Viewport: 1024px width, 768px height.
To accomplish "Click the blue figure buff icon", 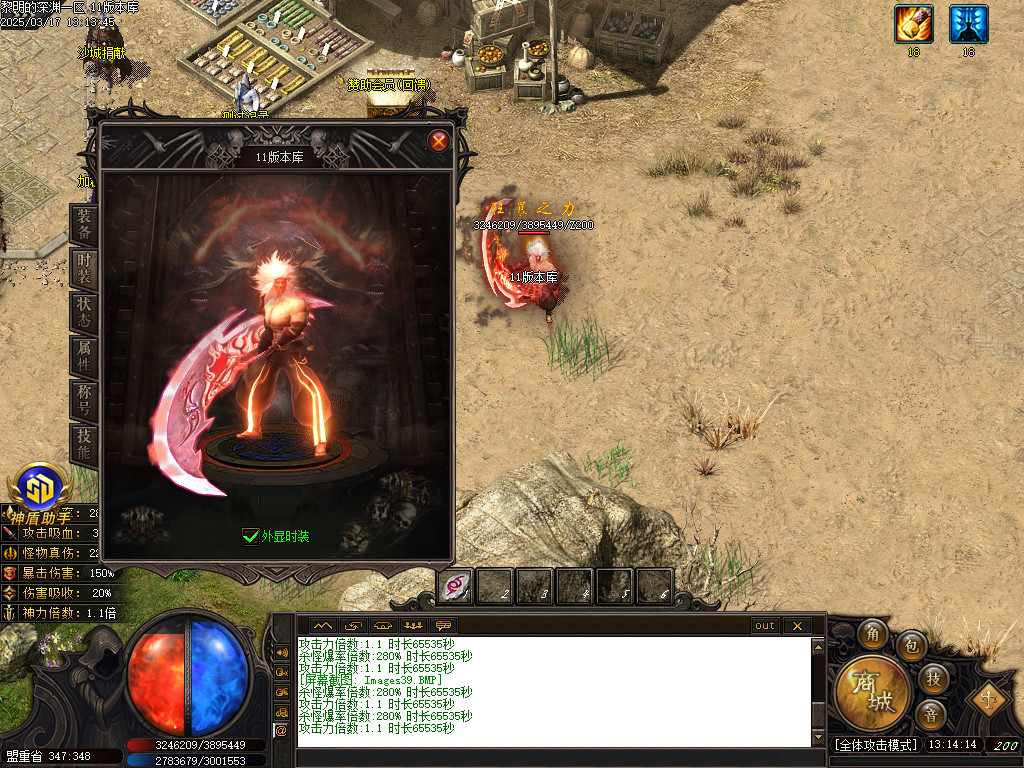I will 968,24.
